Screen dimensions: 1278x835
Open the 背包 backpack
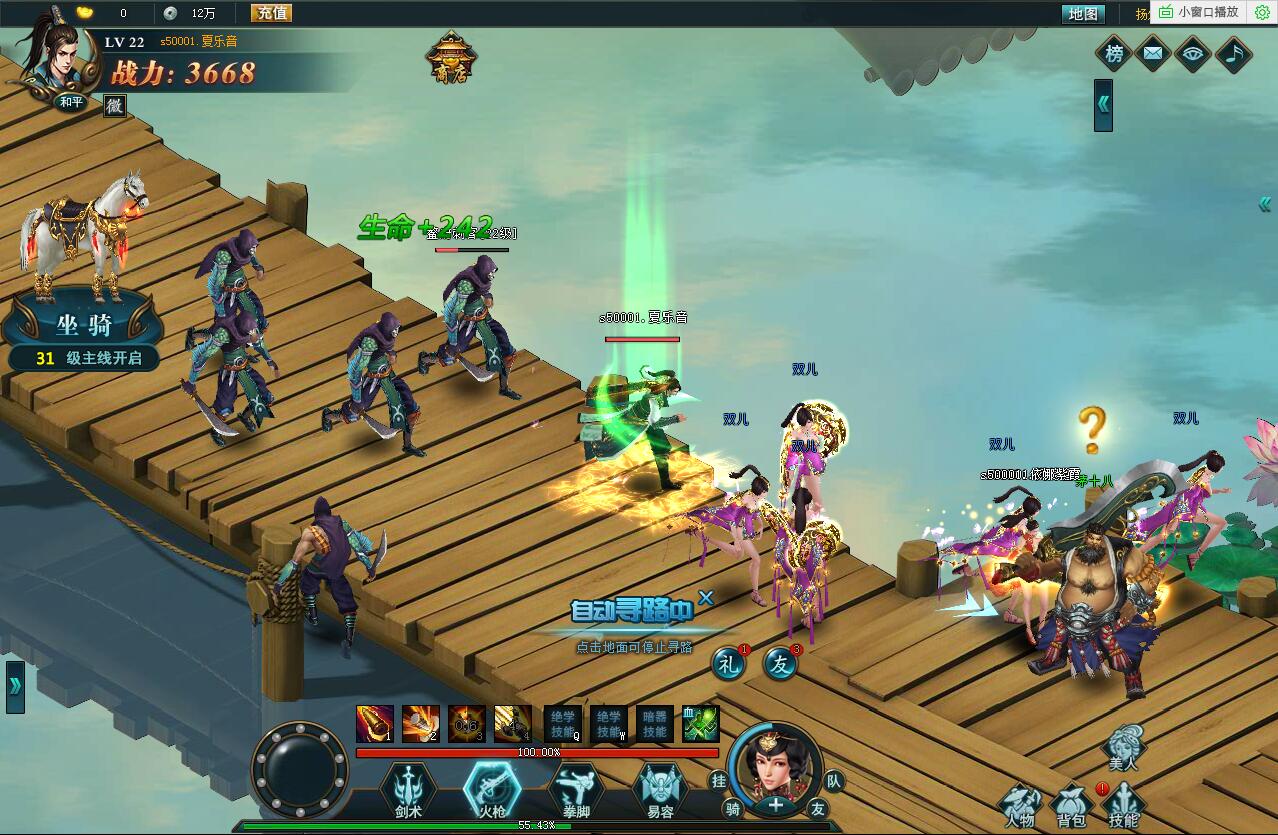tap(1071, 806)
